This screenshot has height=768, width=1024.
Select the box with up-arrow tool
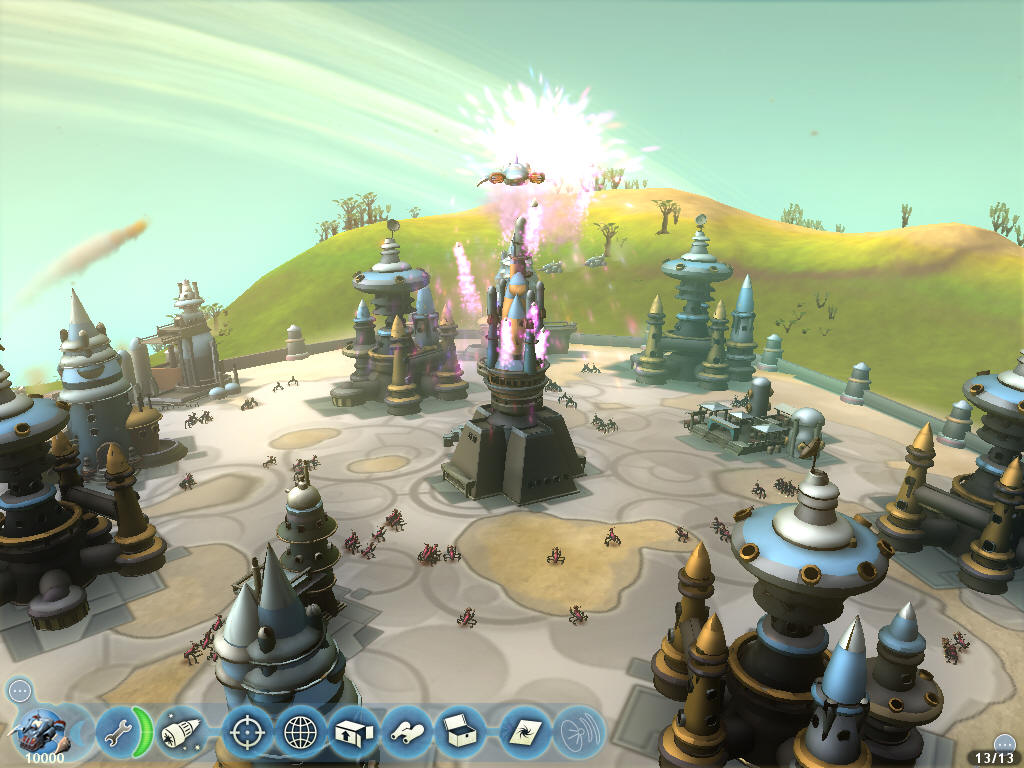click(x=354, y=732)
